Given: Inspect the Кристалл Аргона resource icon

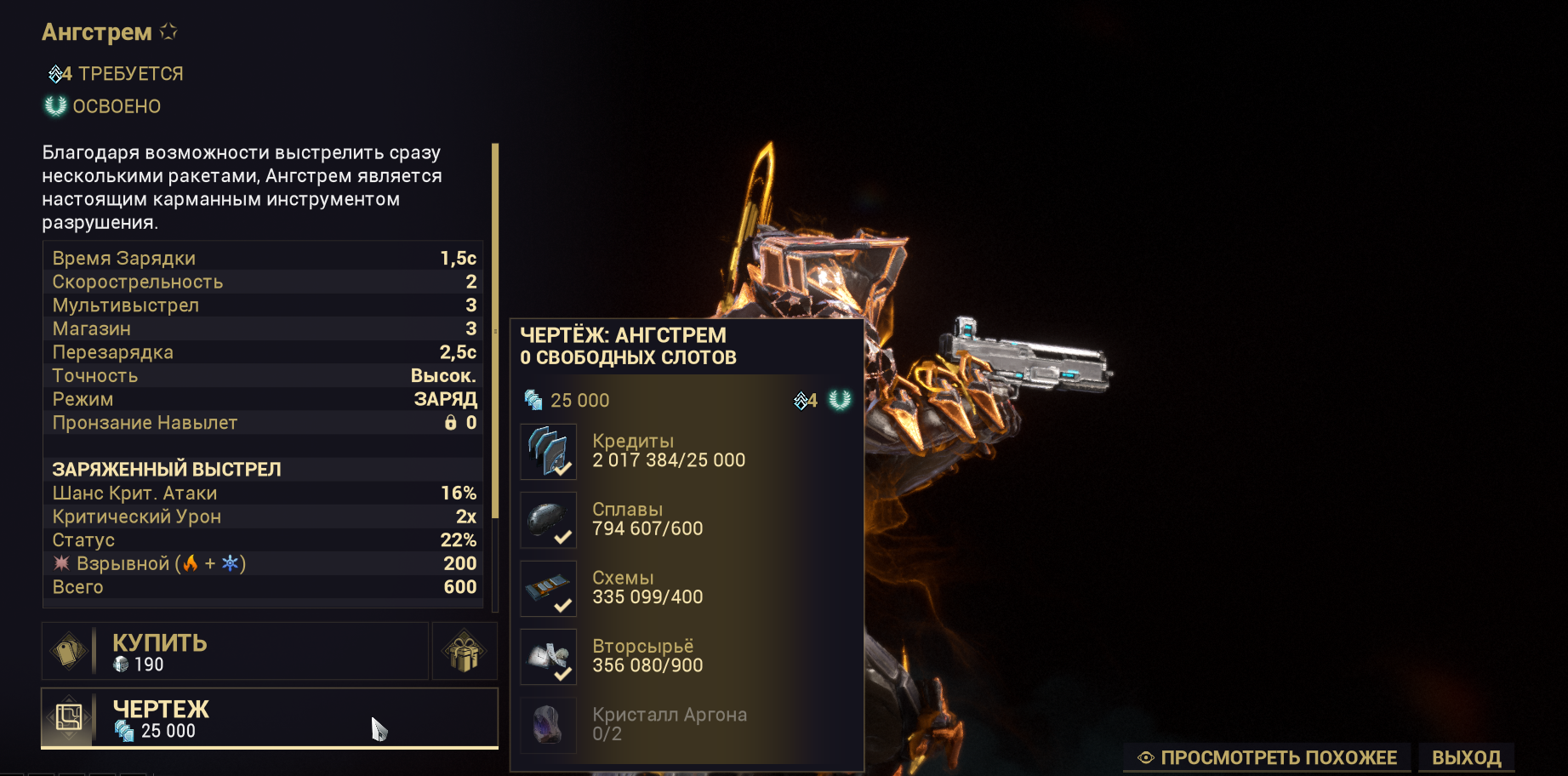Looking at the screenshot, I should (549, 725).
